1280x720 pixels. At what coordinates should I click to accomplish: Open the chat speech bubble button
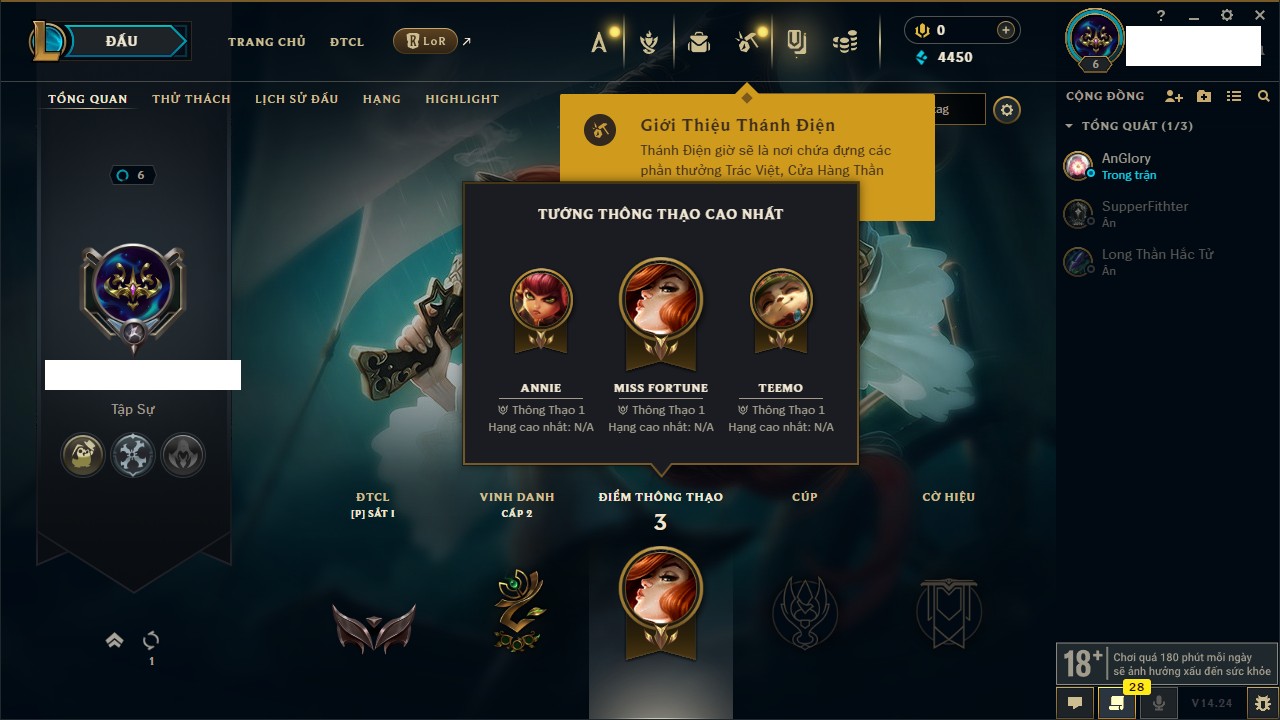point(1075,702)
